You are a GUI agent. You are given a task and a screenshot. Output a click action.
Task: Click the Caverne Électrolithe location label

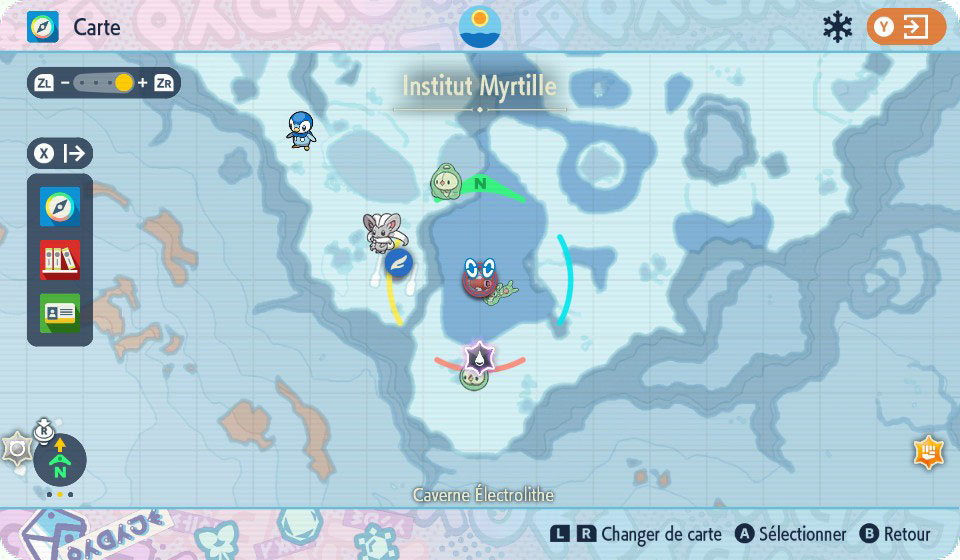(483, 495)
